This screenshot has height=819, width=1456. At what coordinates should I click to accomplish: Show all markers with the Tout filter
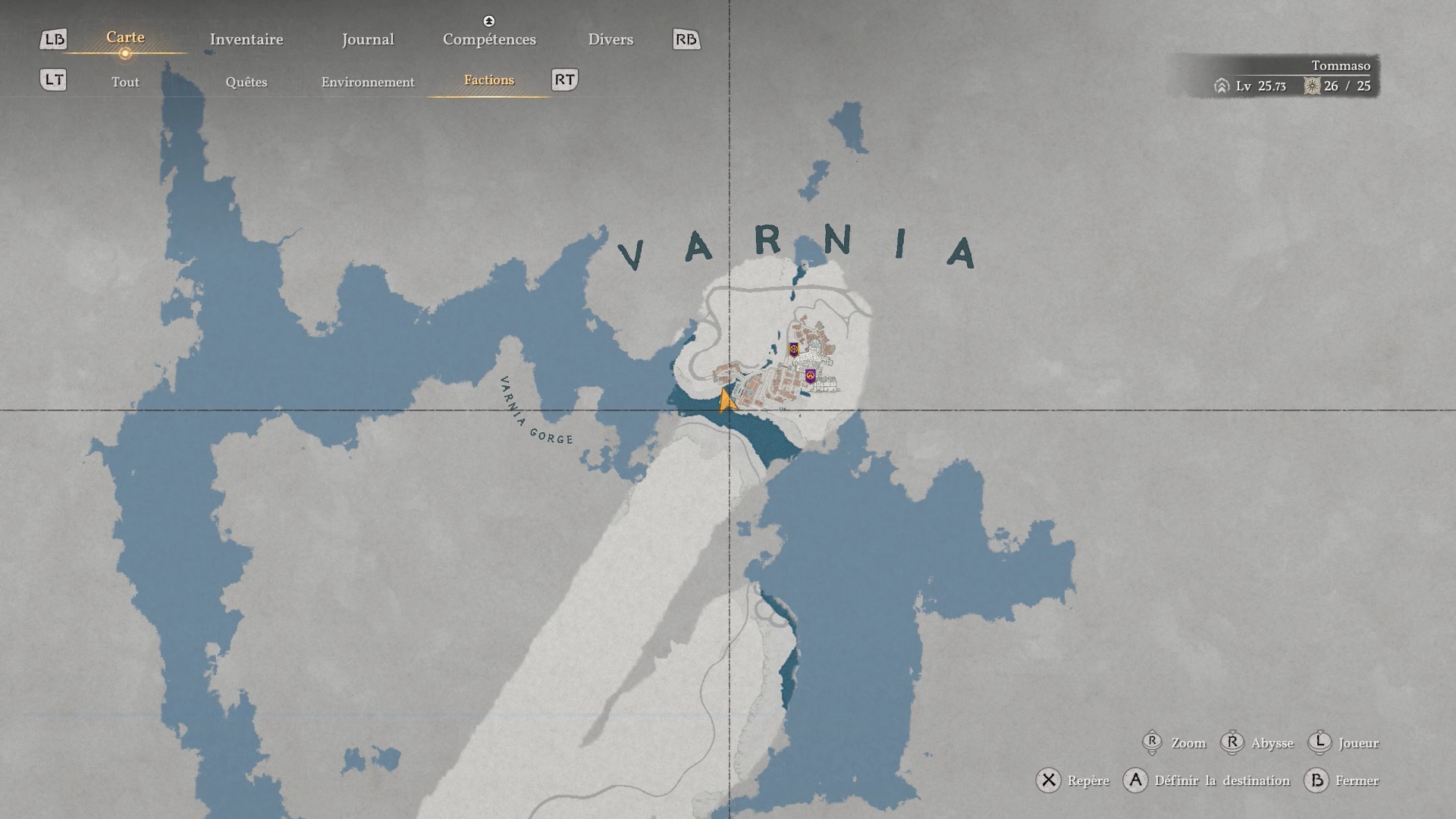click(125, 82)
